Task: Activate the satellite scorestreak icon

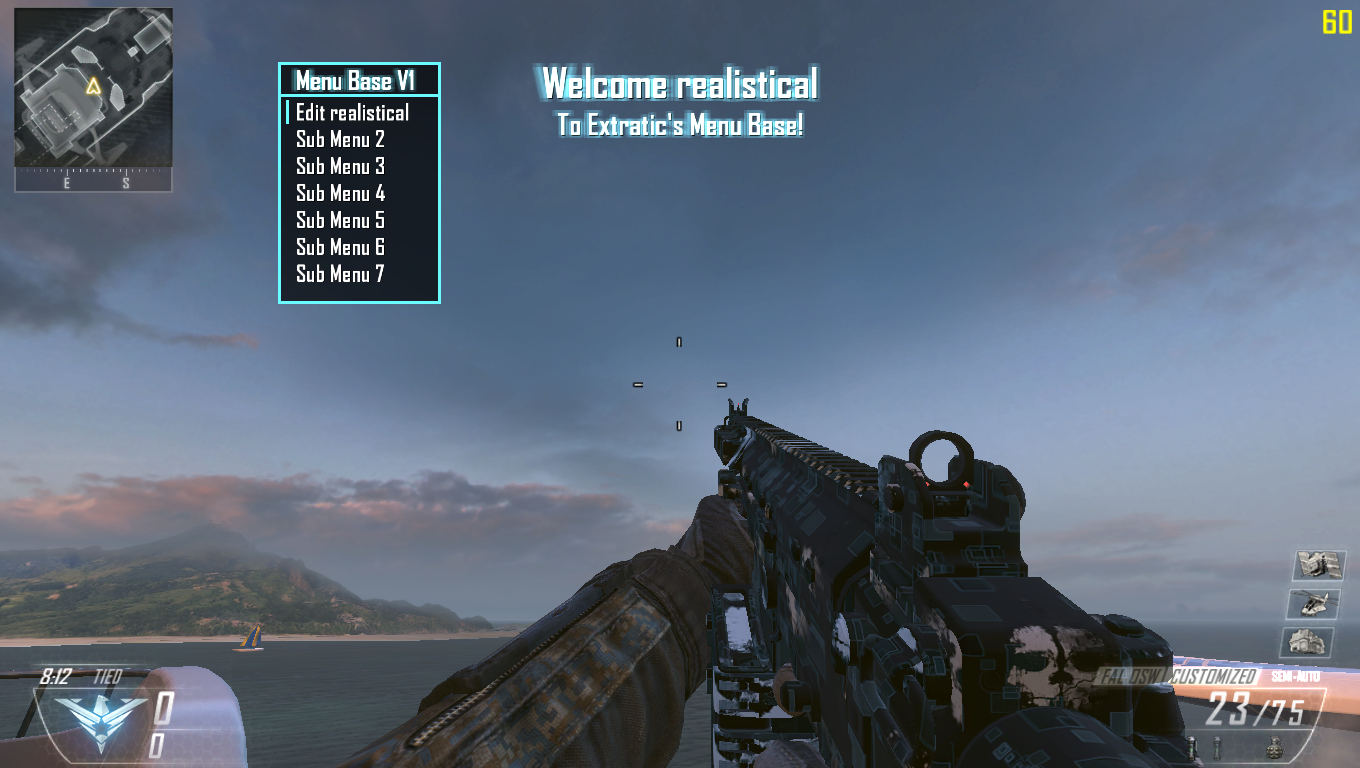Action: click(x=1318, y=565)
